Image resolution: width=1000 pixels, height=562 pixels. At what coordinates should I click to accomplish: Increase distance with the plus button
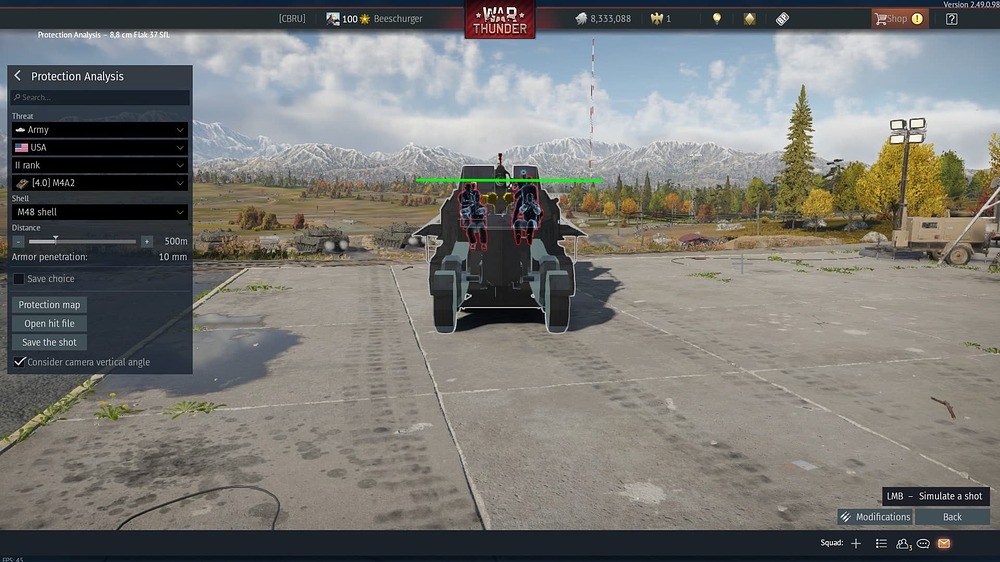tap(147, 241)
